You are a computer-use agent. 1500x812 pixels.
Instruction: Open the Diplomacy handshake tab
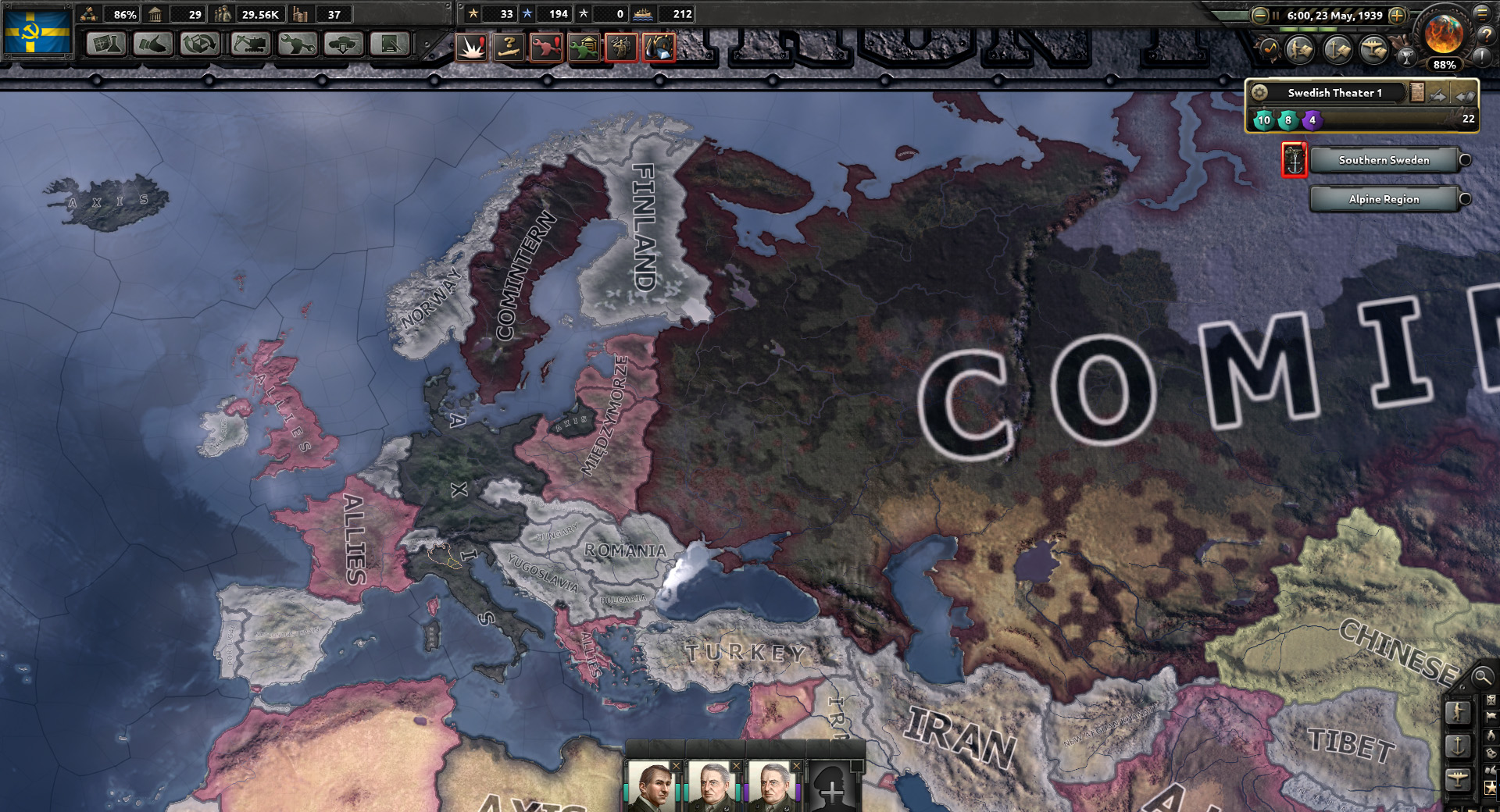(153, 45)
